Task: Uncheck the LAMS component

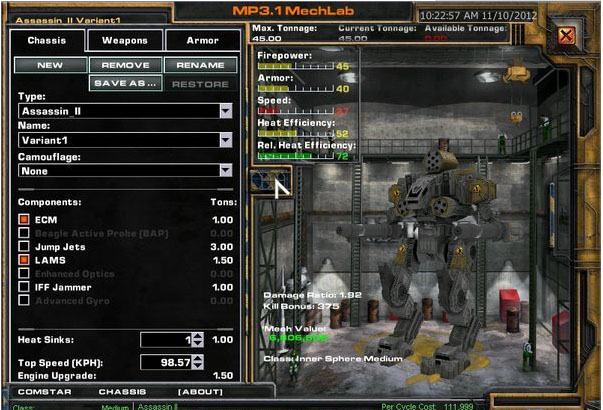Action: click(24, 260)
